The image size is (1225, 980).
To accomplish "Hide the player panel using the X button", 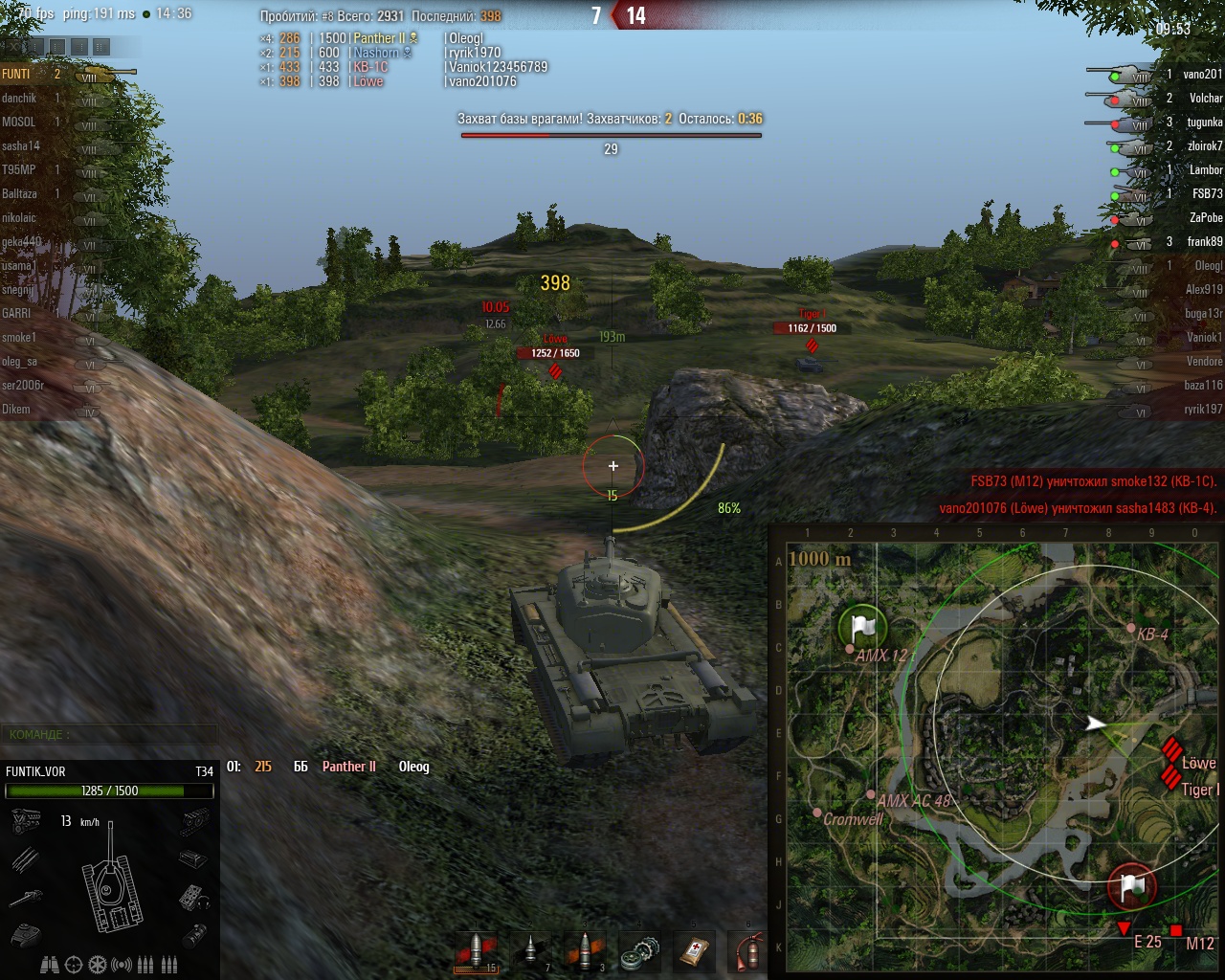I will tap(13, 45).
